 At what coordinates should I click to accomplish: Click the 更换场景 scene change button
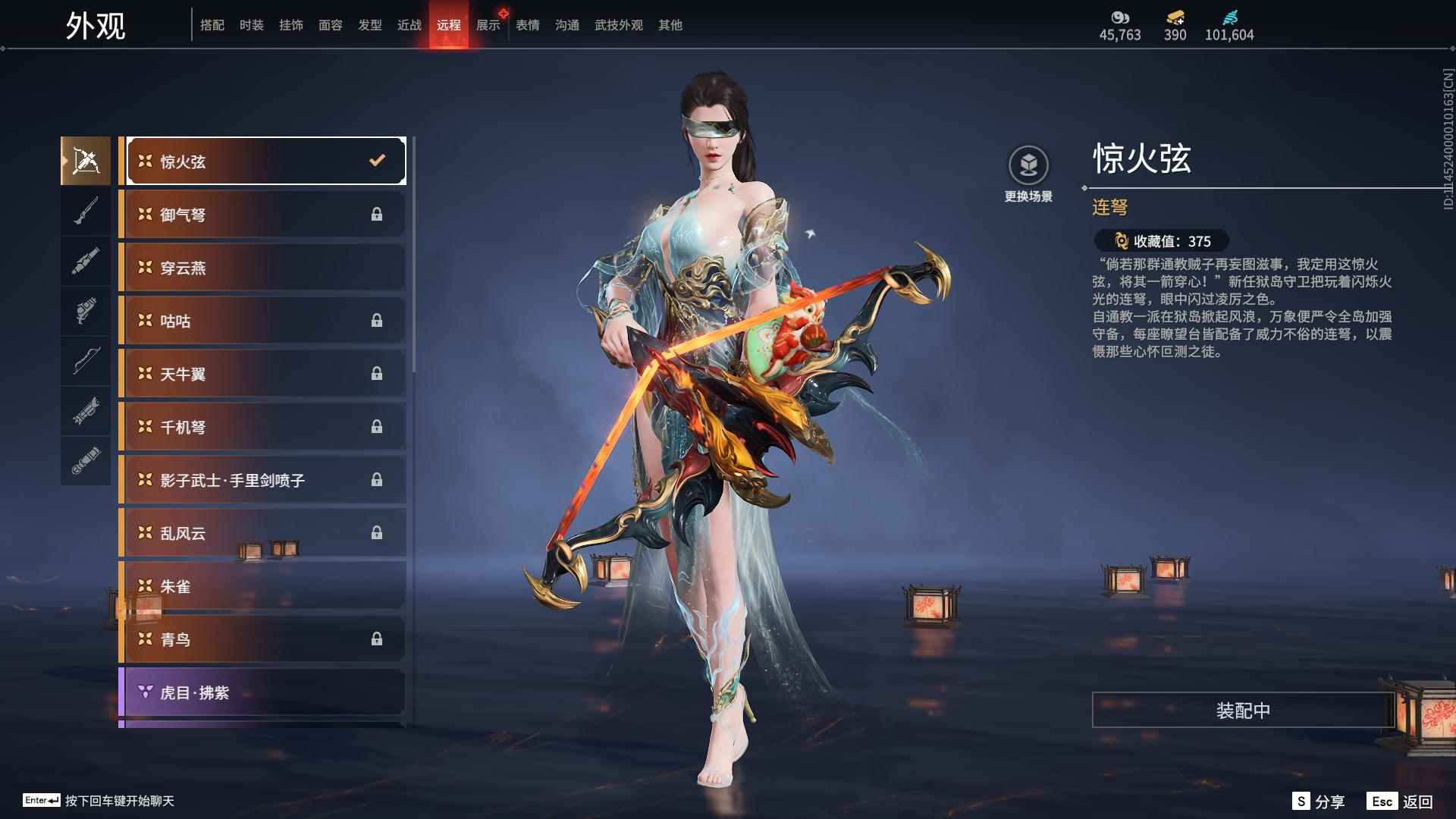(x=1028, y=174)
